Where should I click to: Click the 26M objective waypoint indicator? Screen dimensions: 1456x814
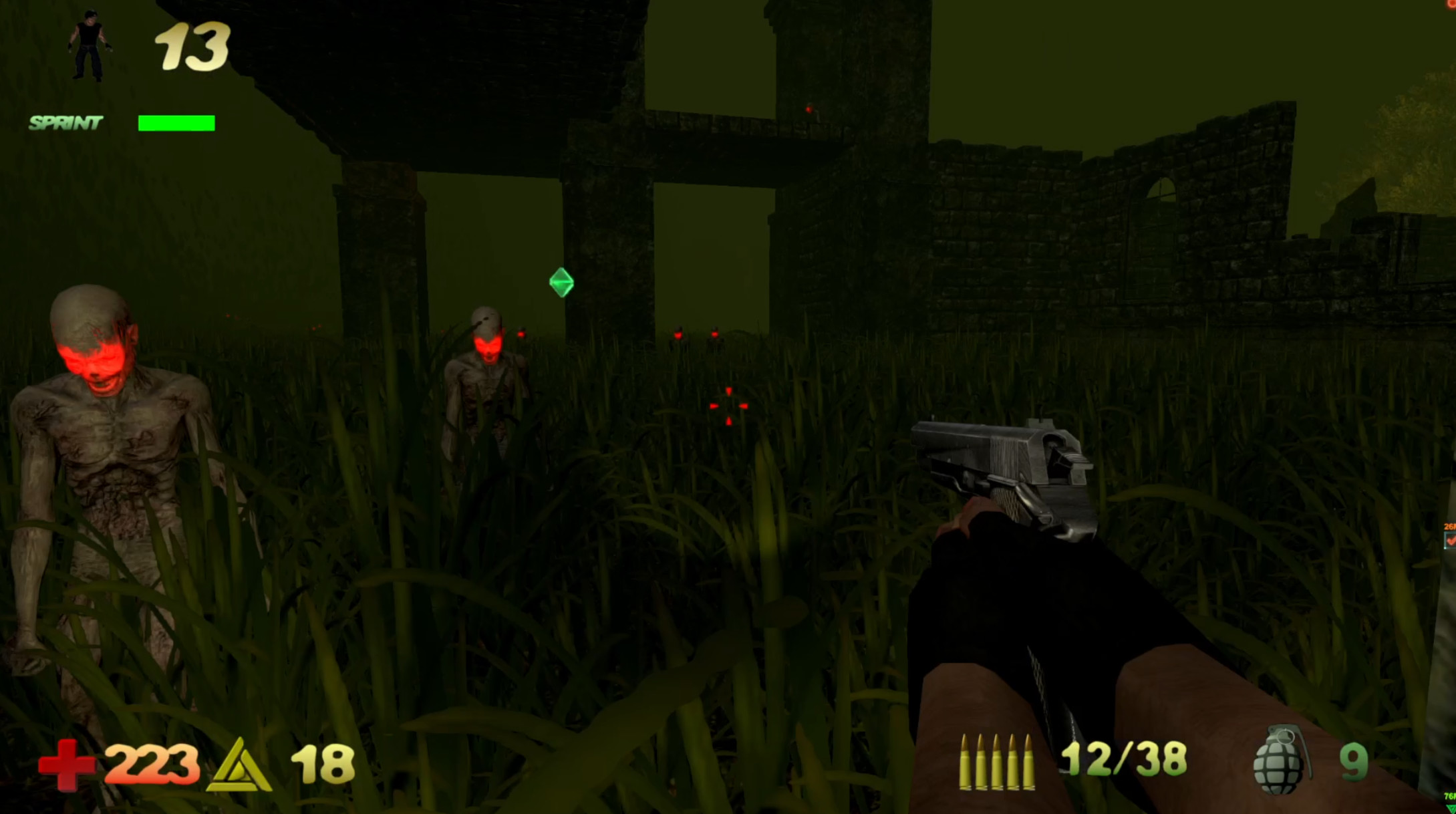[x=1449, y=526]
